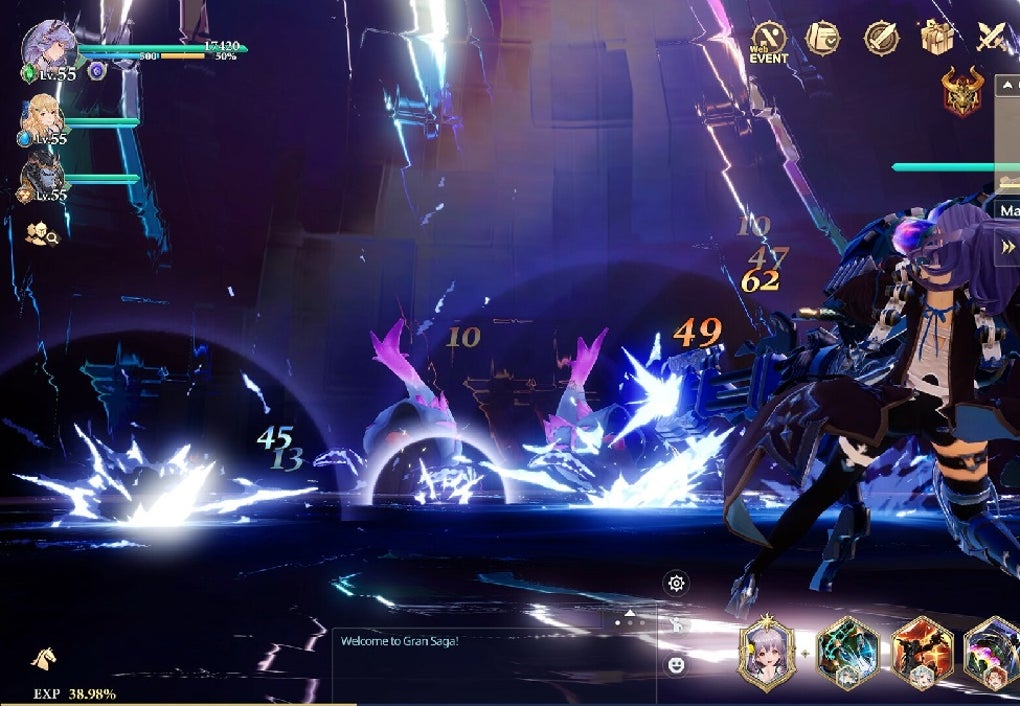This screenshot has width=1020, height=706.
Task: Toggle the horse mount icon
Action: coord(43,657)
